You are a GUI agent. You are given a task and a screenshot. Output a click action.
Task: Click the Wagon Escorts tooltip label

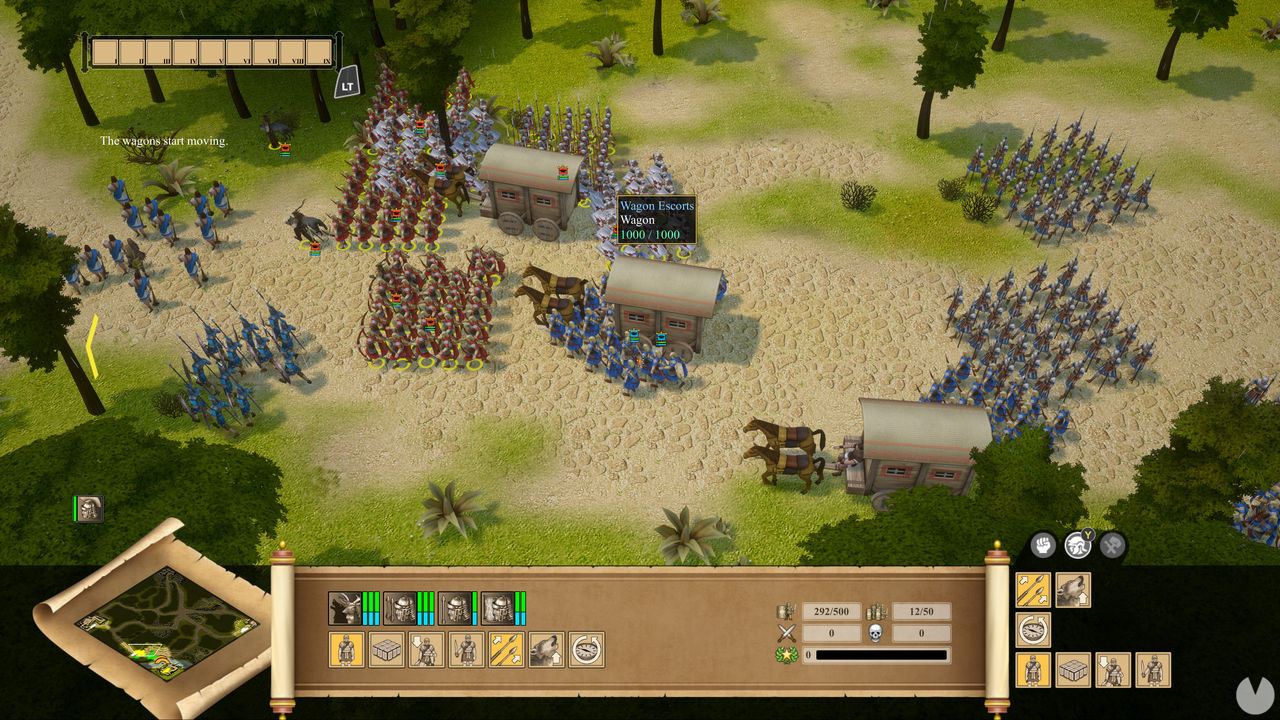click(657, 205)
